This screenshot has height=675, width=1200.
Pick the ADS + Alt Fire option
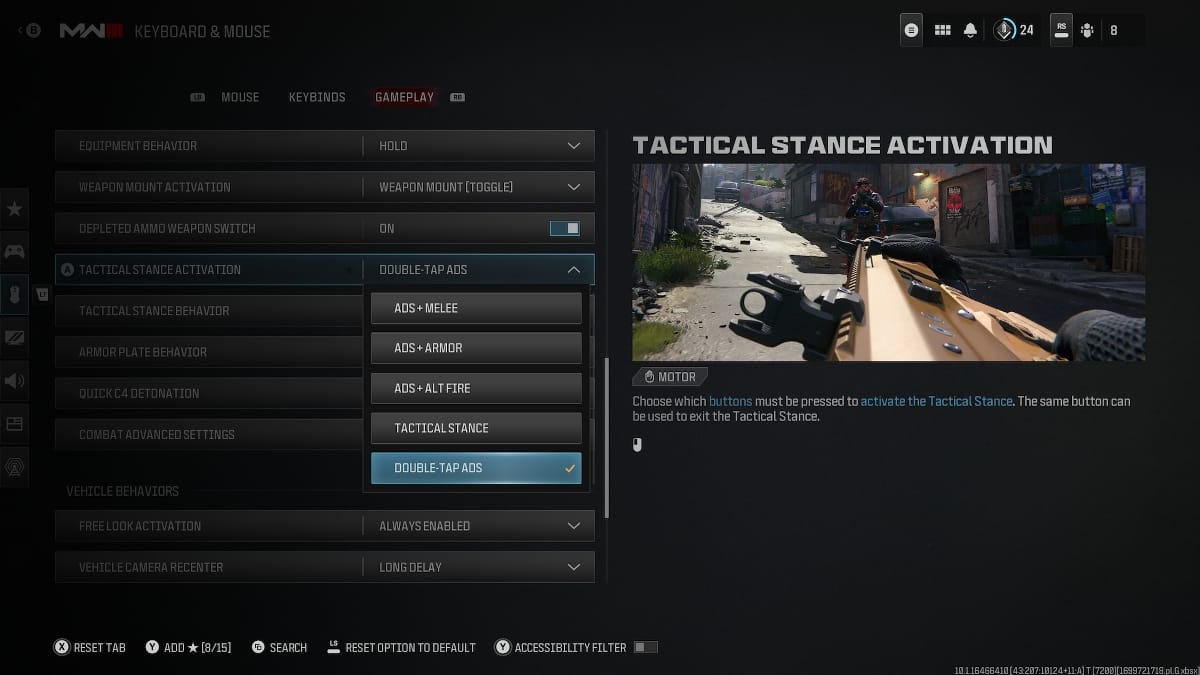click(476, 388)
